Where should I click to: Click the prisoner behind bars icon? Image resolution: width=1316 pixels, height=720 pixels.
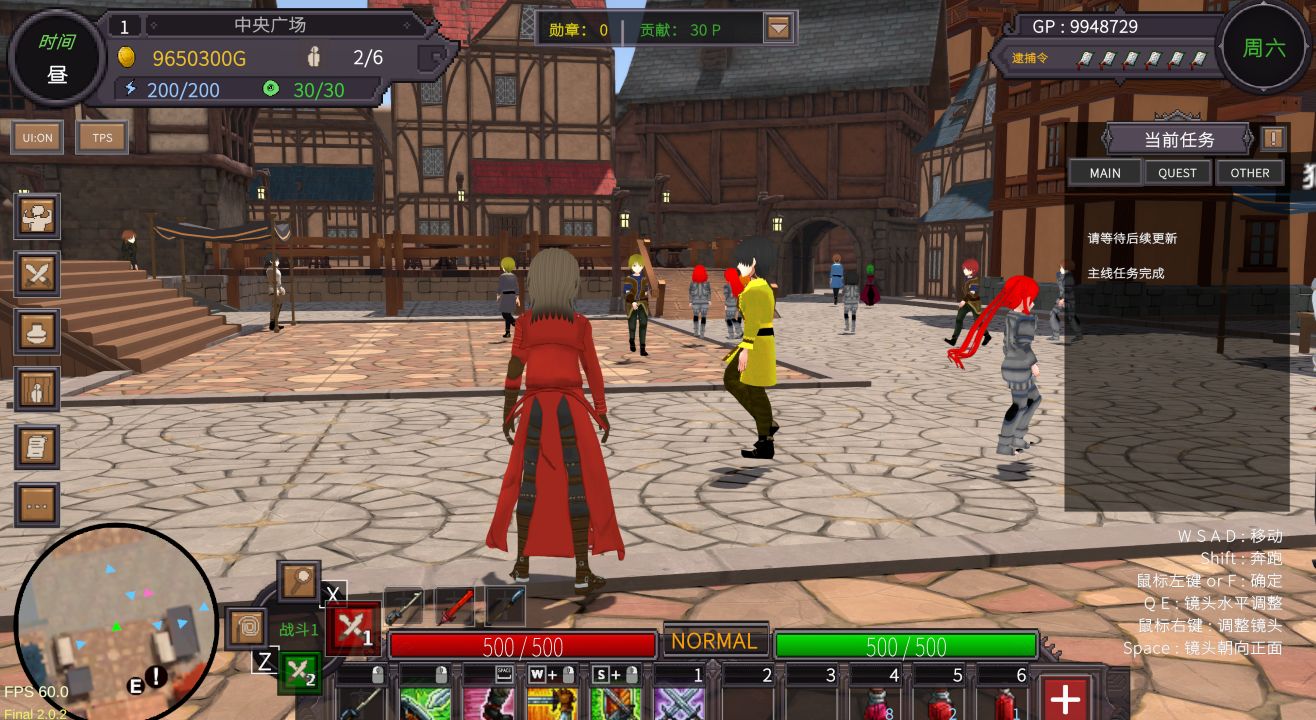coord(38,389)
